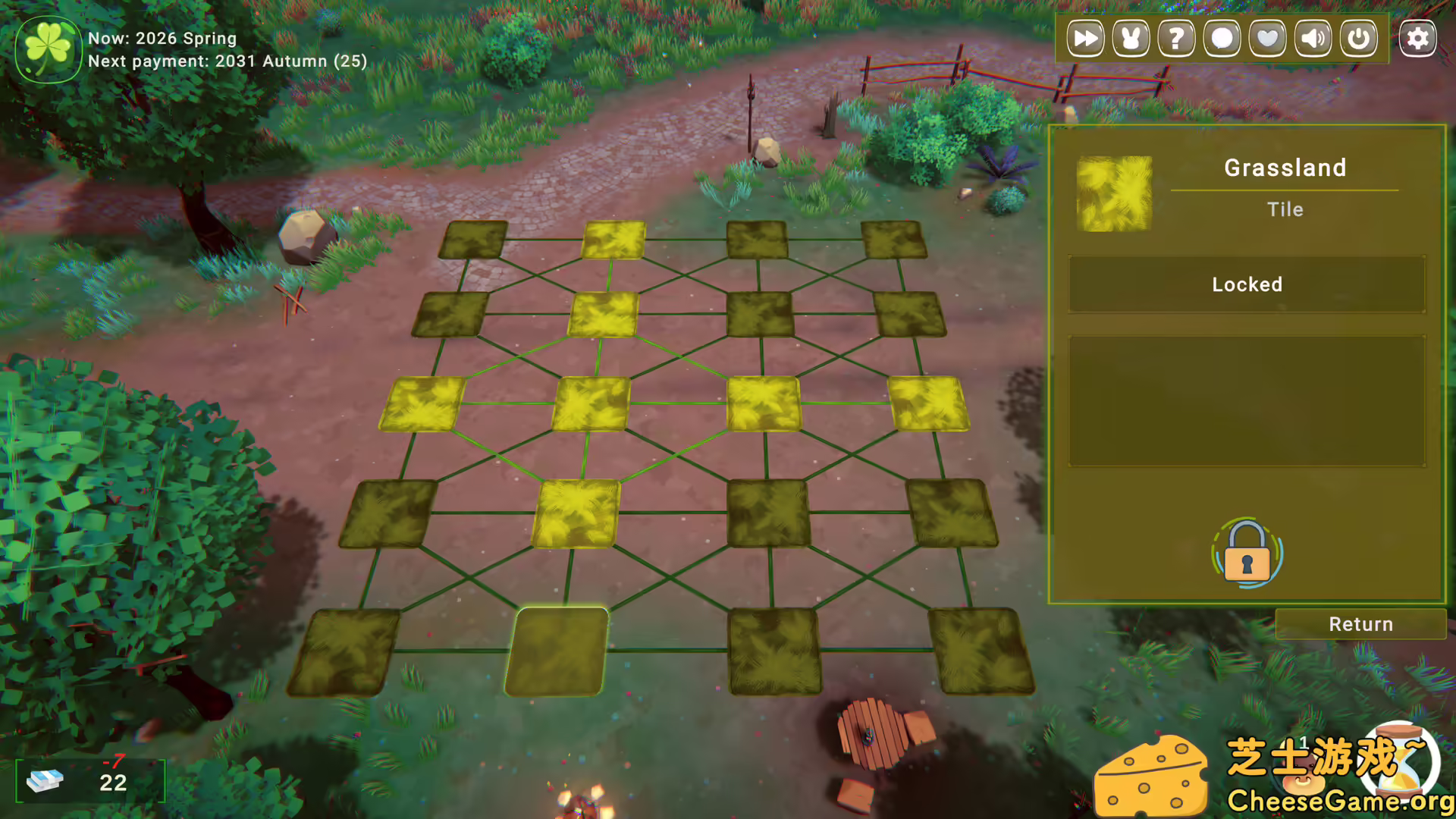This screenshot has width=1456, height=819.
Task: Open the help question-mark icon
Action: (1175, 37)
